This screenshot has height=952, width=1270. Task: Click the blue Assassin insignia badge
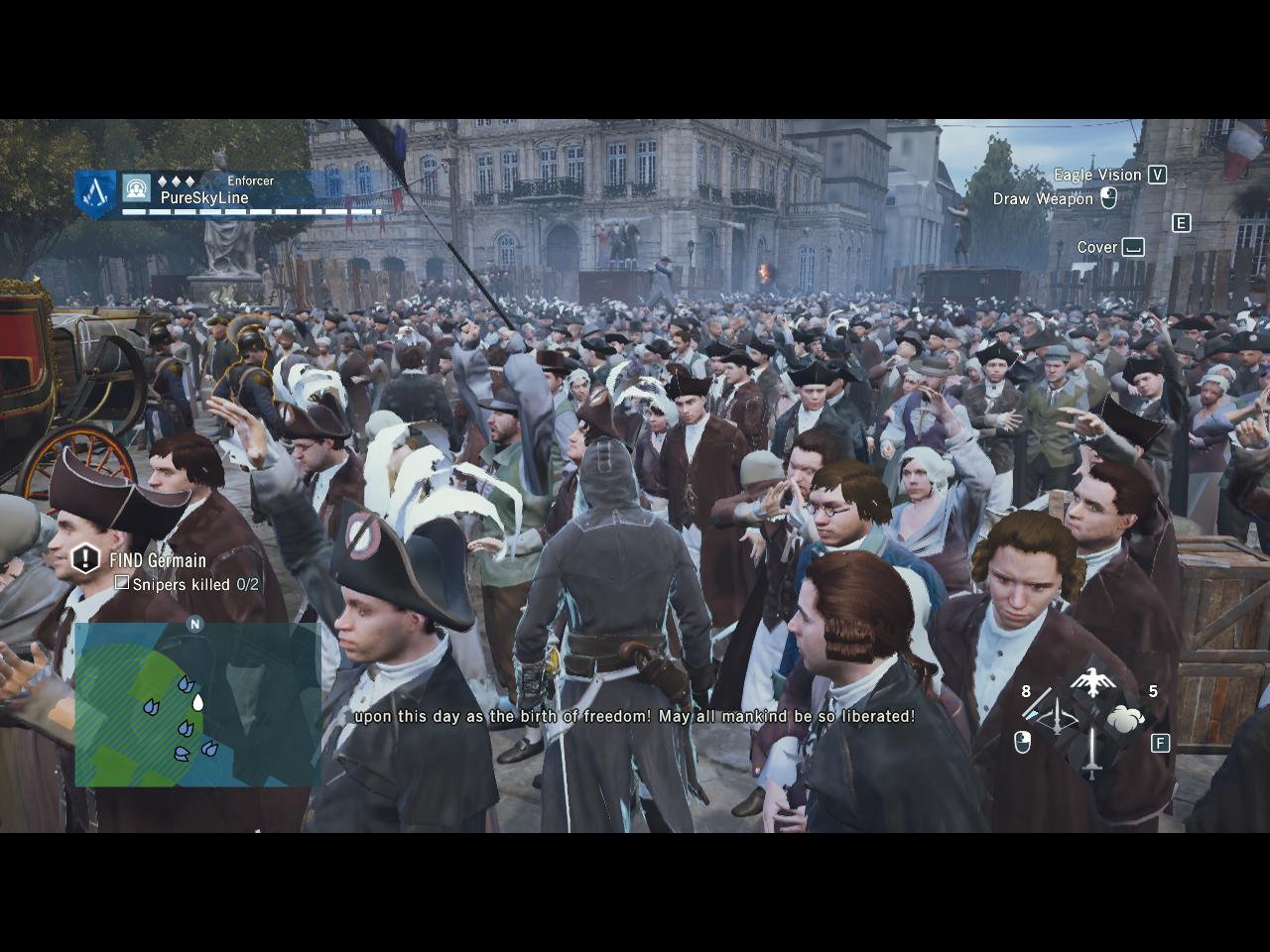click(96, 192)
